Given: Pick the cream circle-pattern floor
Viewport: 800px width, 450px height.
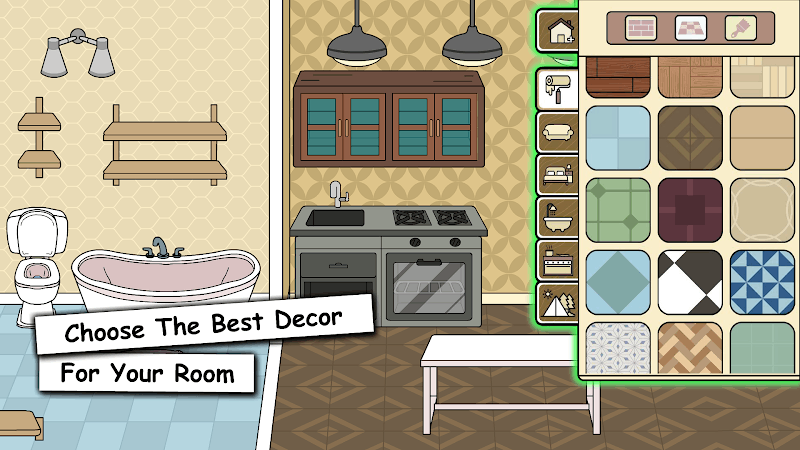Looking at the screenshot, I should [762, 210].
